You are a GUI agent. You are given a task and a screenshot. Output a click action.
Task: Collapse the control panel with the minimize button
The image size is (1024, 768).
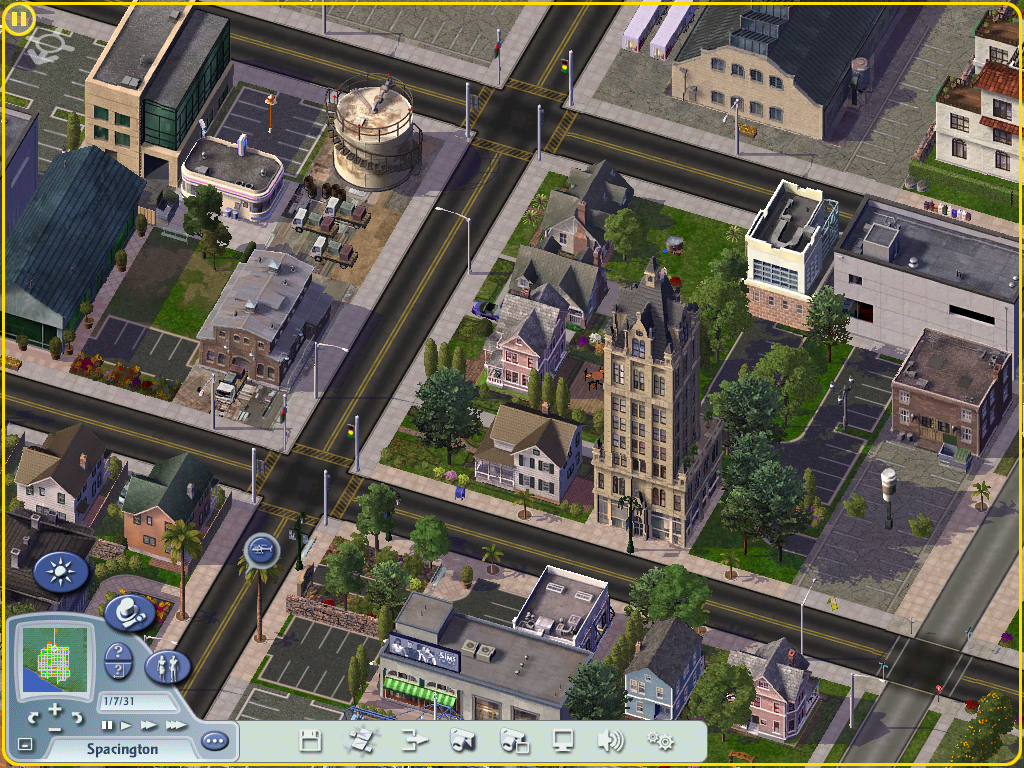(25, 744)
